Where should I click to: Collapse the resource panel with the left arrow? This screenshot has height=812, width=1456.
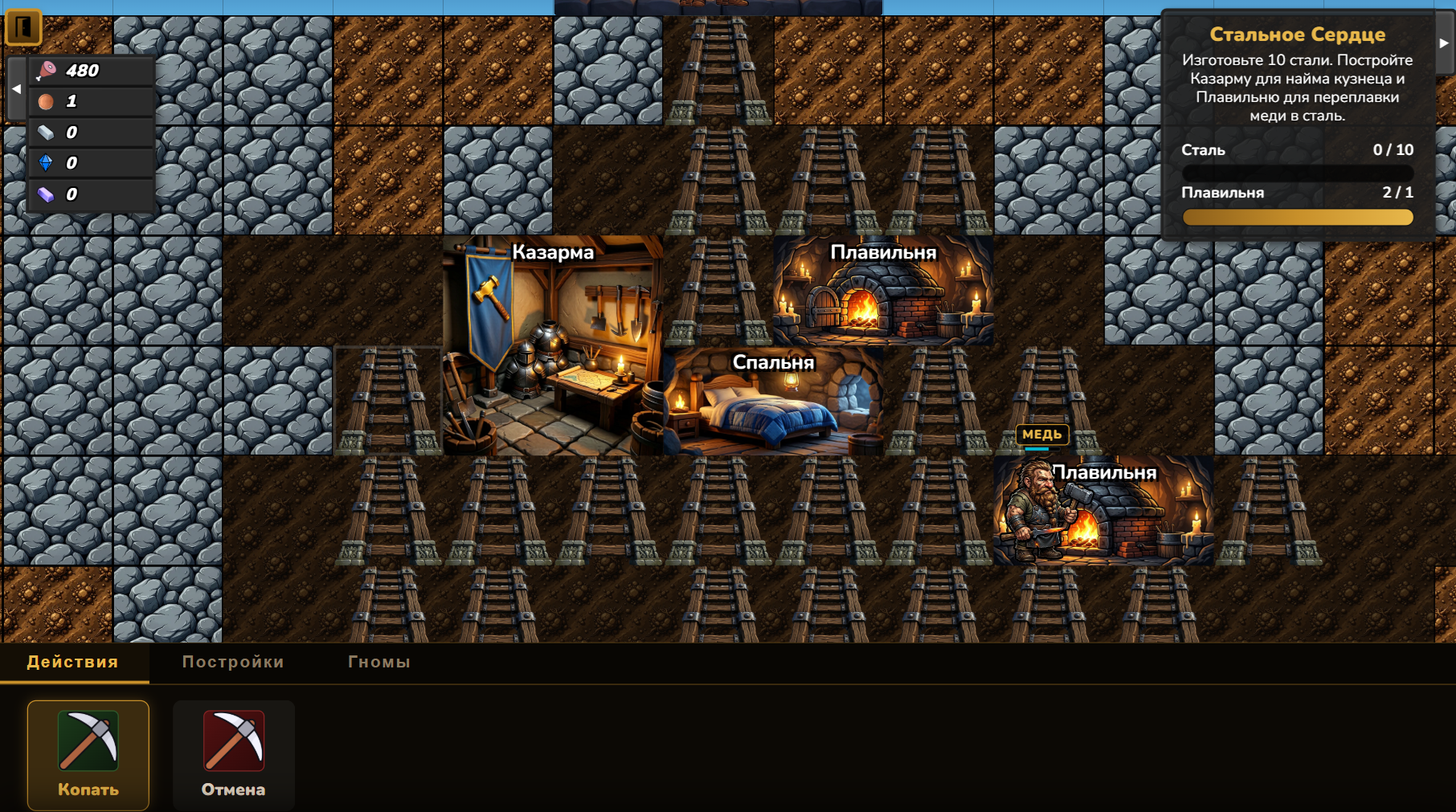[14, 88]
